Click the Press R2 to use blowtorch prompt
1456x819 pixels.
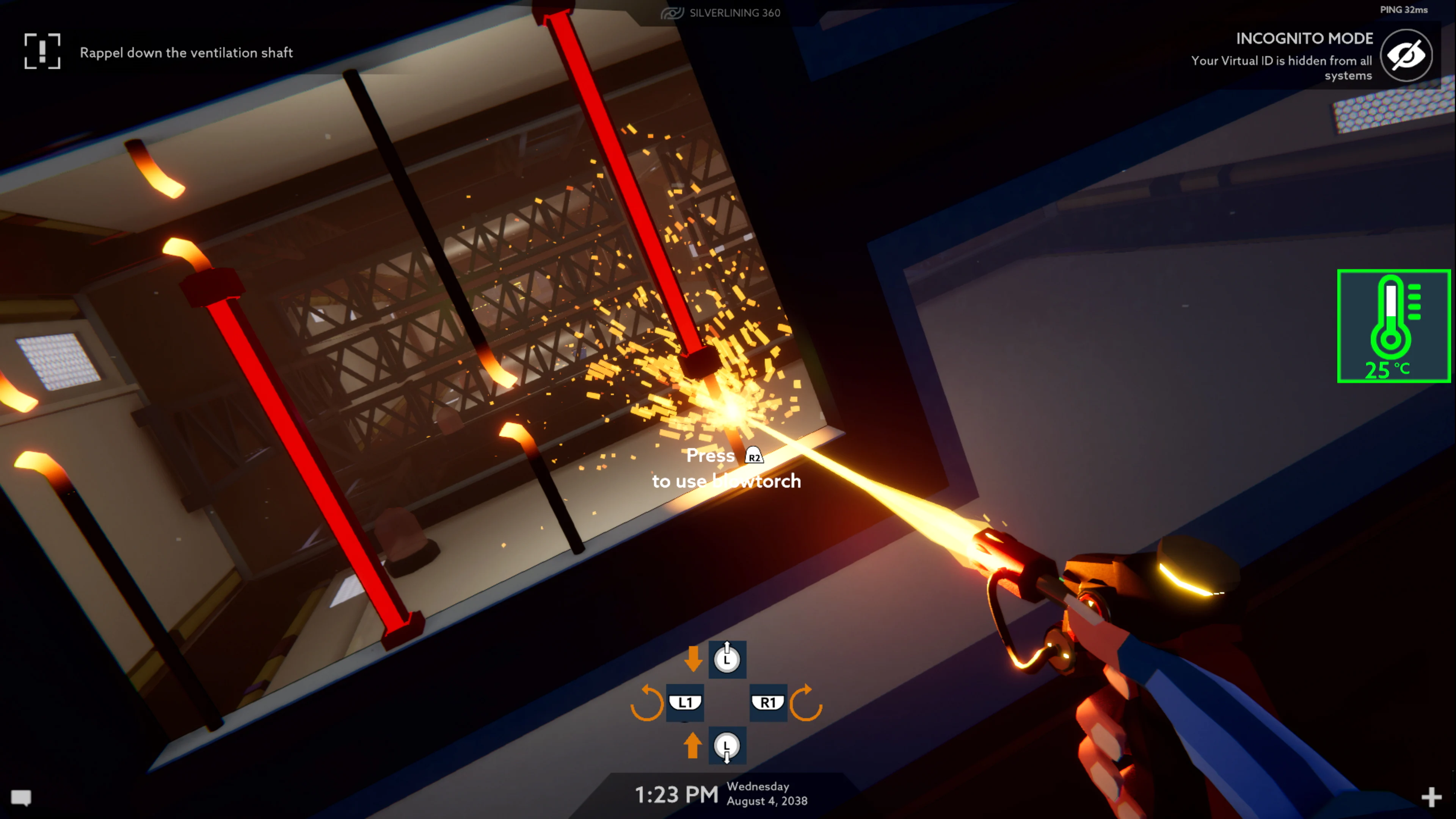click(727, 468)
